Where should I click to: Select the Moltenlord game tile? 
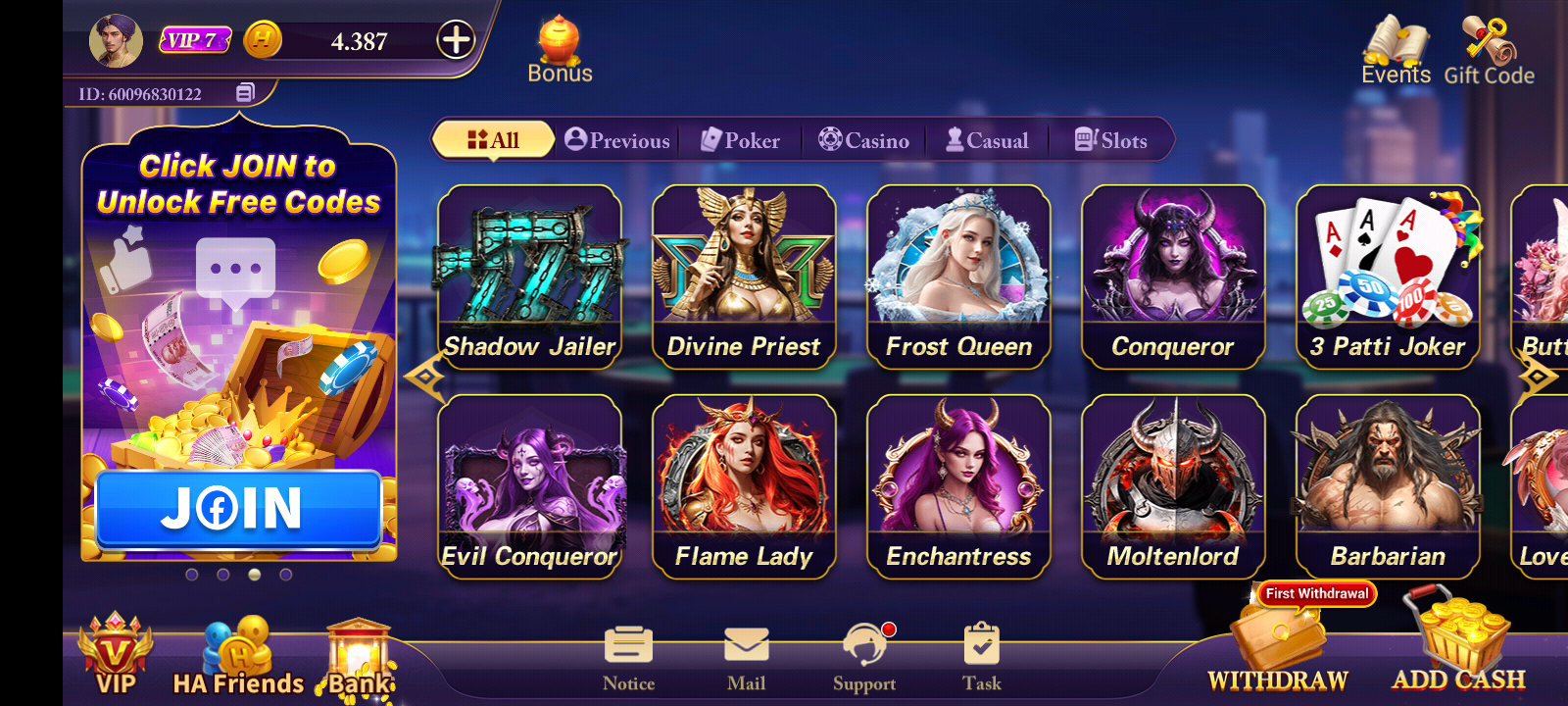click(1173, 486)
